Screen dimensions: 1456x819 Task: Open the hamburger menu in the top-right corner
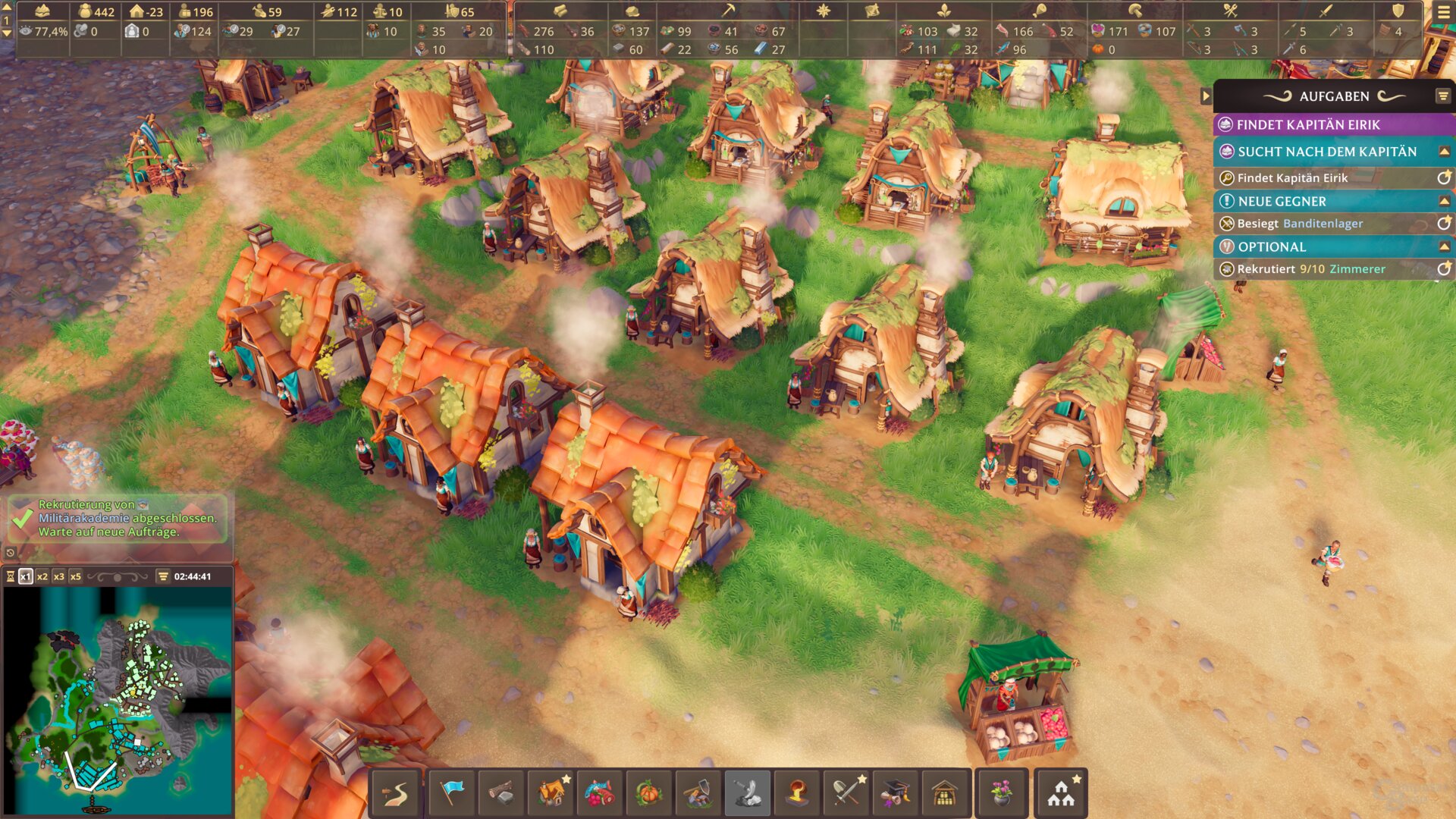point(1444,11)
